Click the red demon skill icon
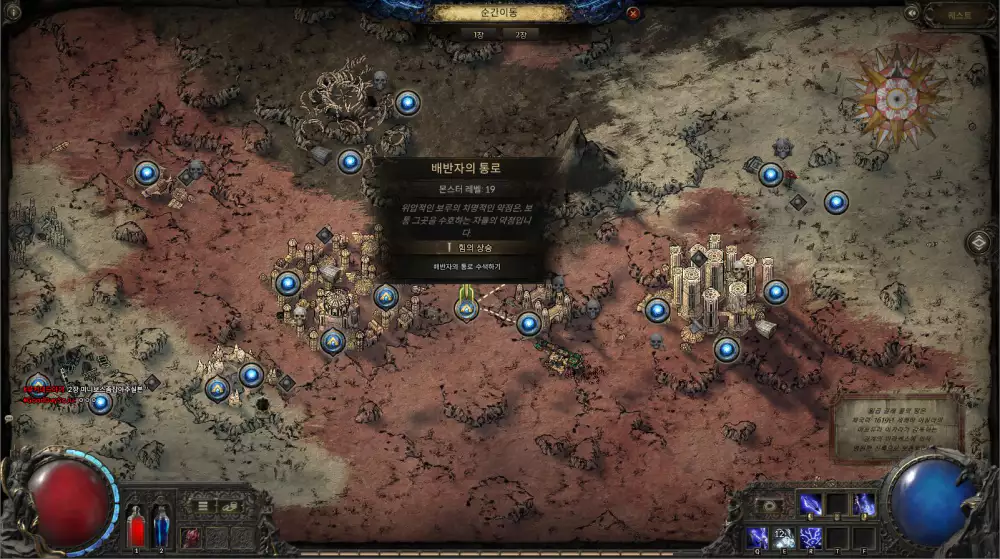 click(x=190, y=537)
